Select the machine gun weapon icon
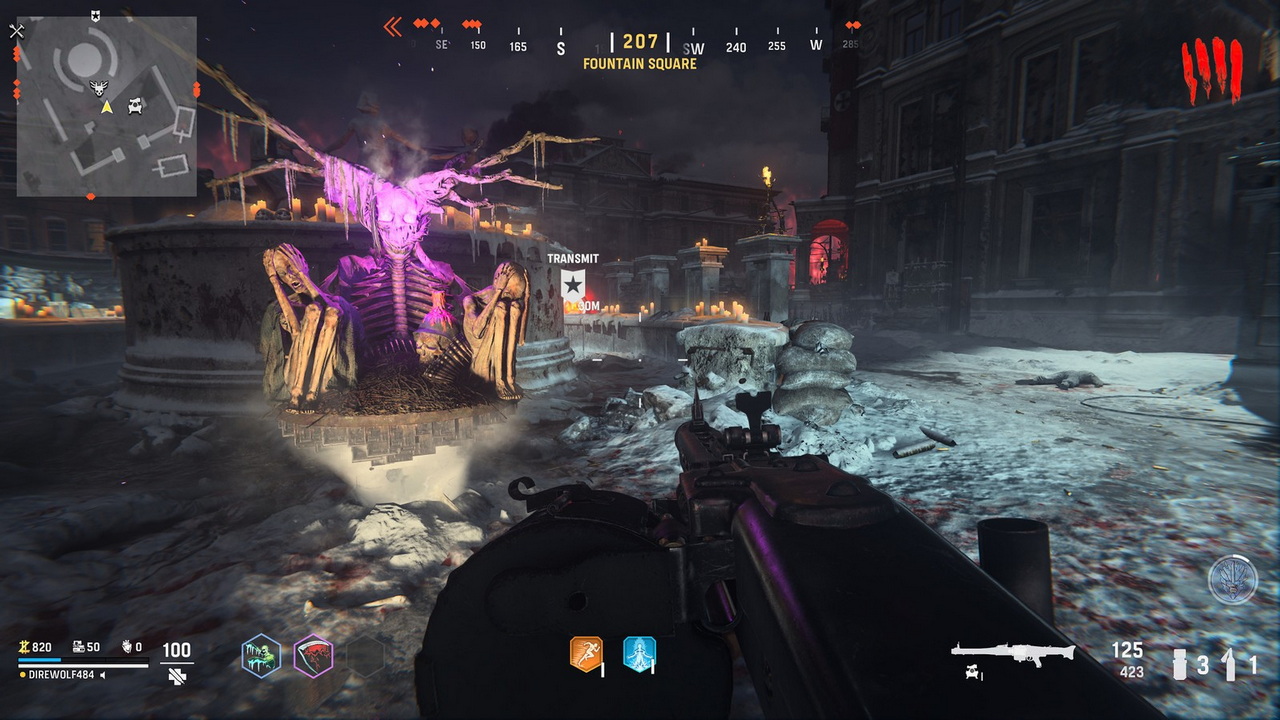Screen dimensions: 1280x720 click(1012, 652)
